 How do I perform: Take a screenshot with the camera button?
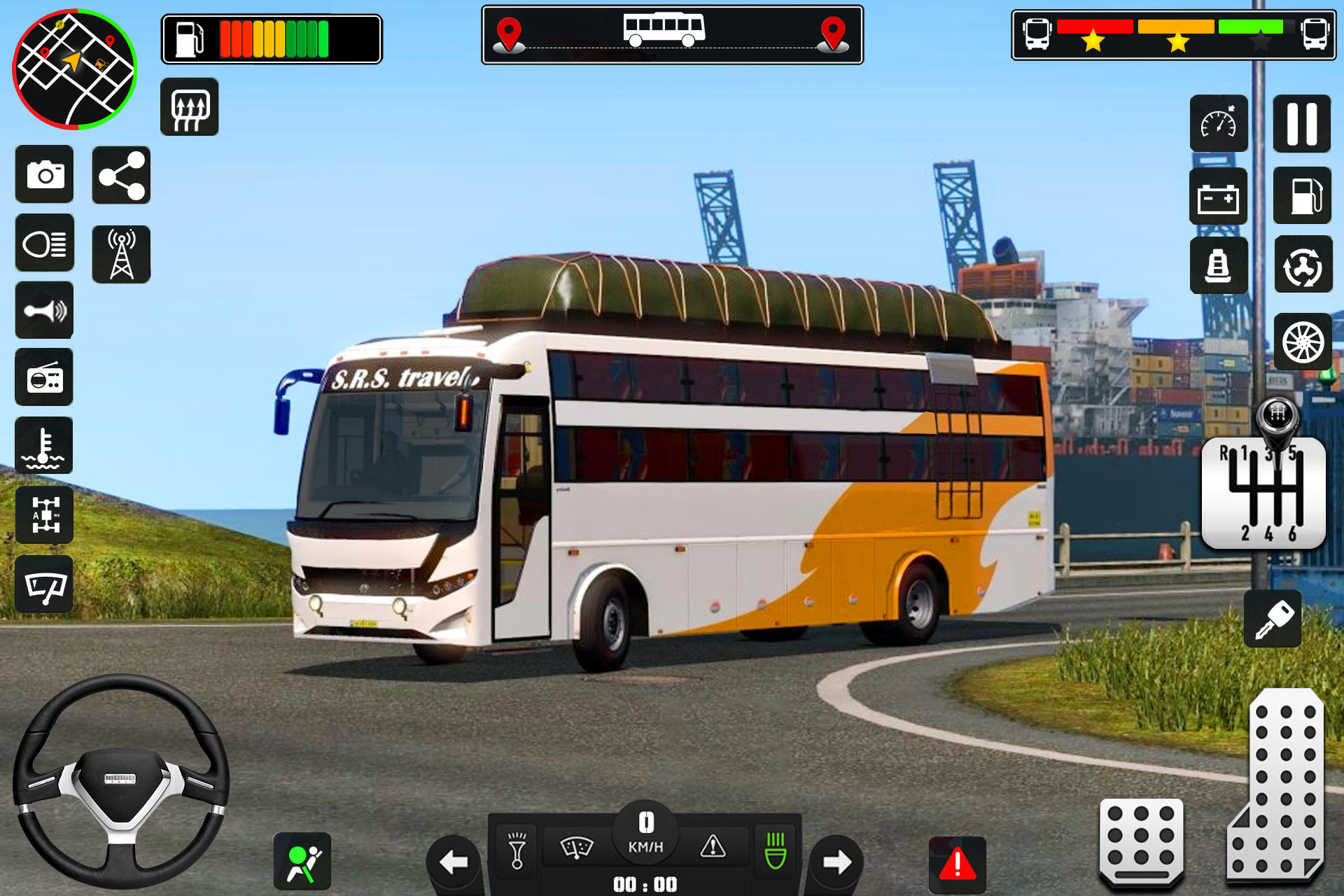(45, 174)
